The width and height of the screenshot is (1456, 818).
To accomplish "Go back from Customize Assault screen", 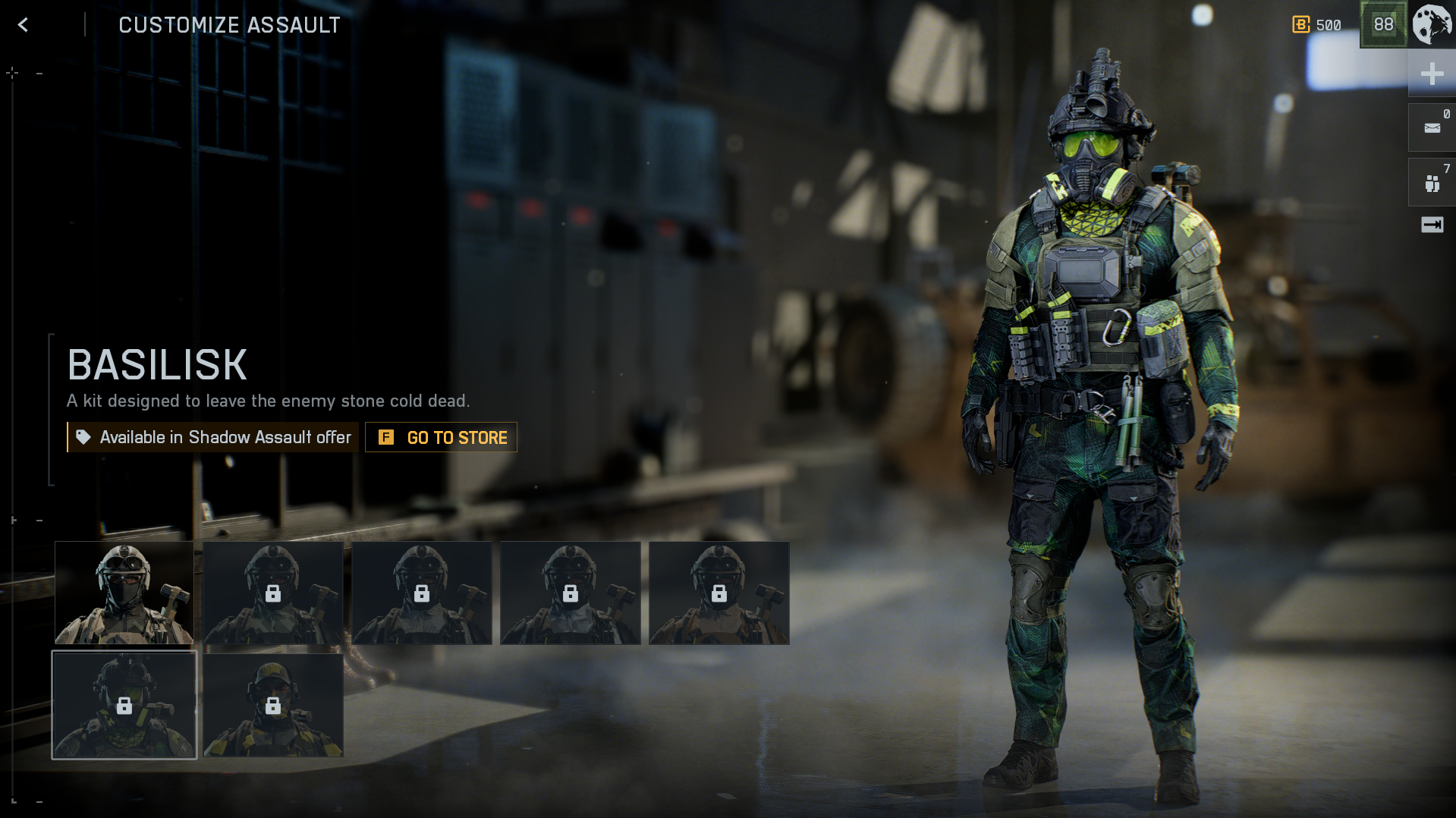I will 23,25.
